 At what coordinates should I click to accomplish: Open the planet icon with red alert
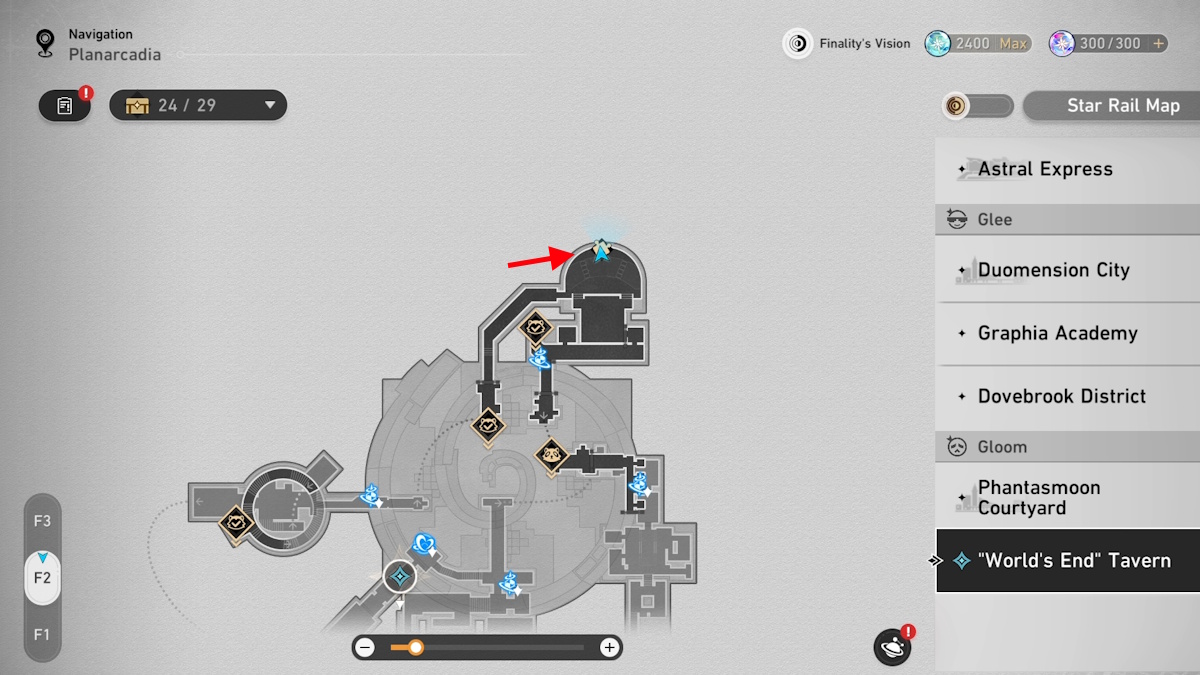892,648
